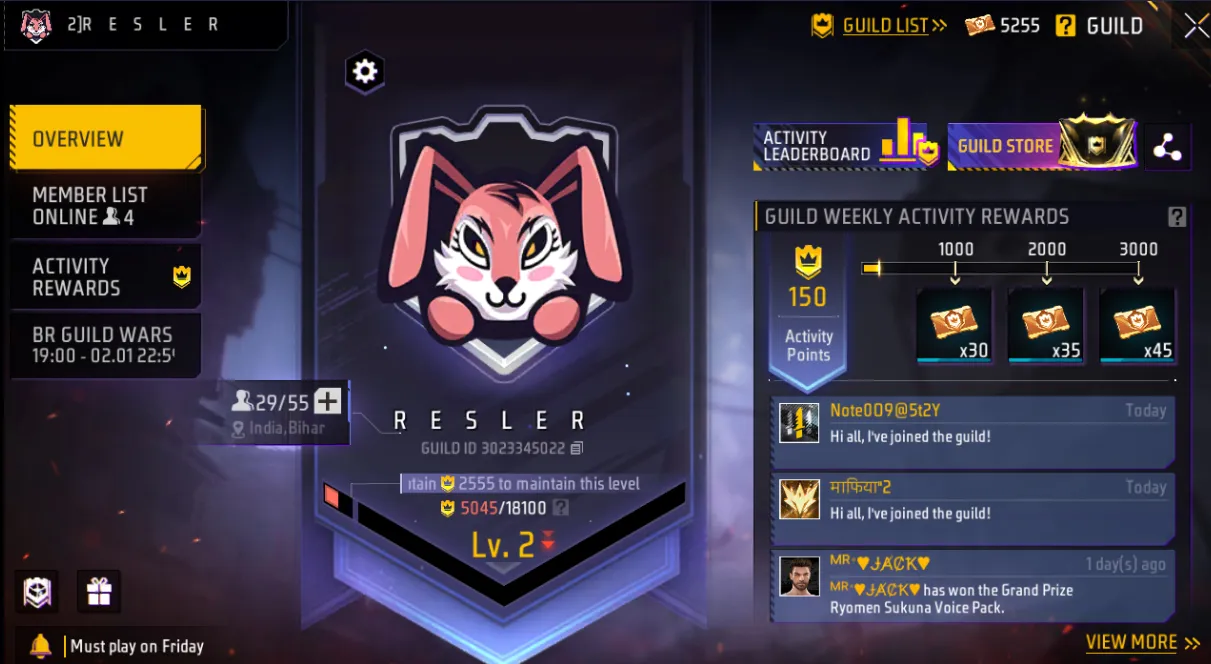Viewport: 1211px width, 664px height.
Task: Select the x35 token reward tile
Action: point(1045,325)
